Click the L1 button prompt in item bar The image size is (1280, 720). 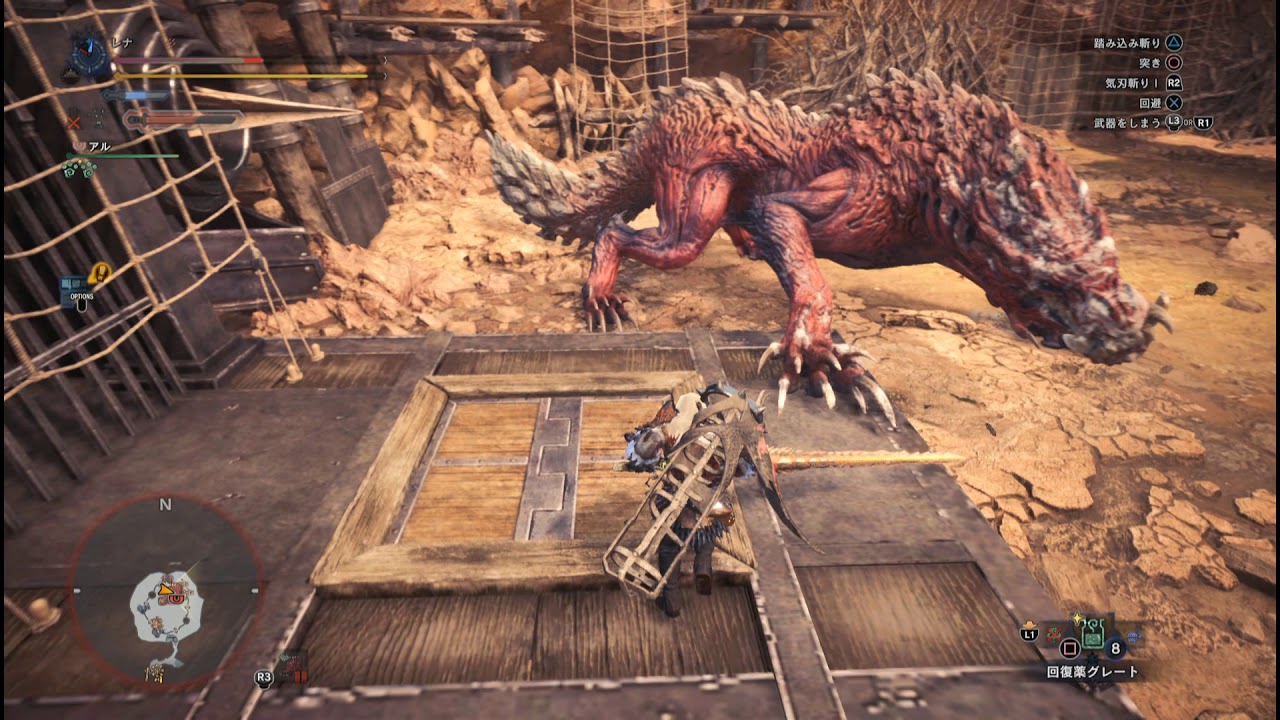click(x=1029, y=634)
